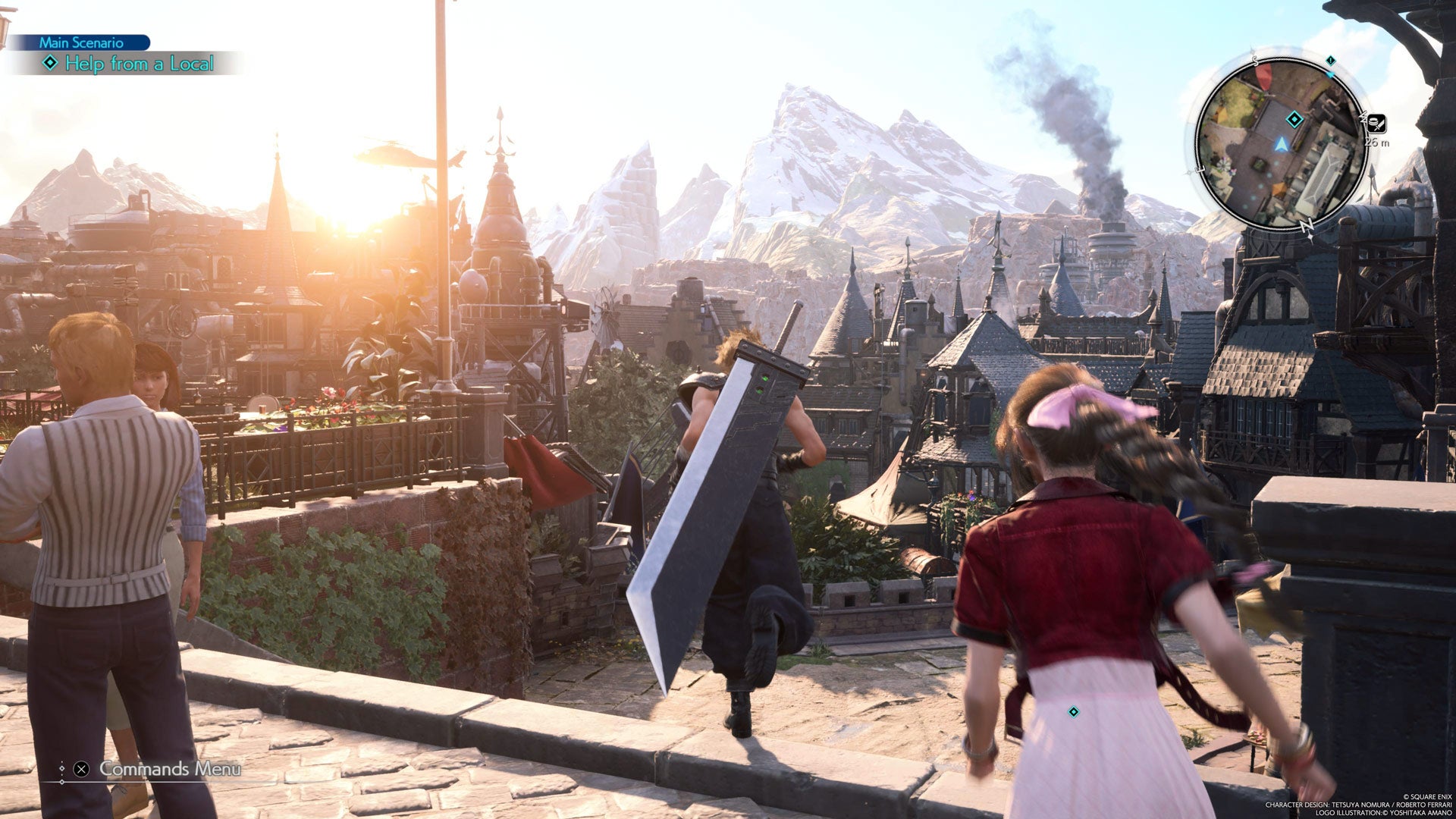Select the X button icon beside Commands Menu
Image resolution: width=1456 pixels, height=819 pixels.
click(81, 769)
